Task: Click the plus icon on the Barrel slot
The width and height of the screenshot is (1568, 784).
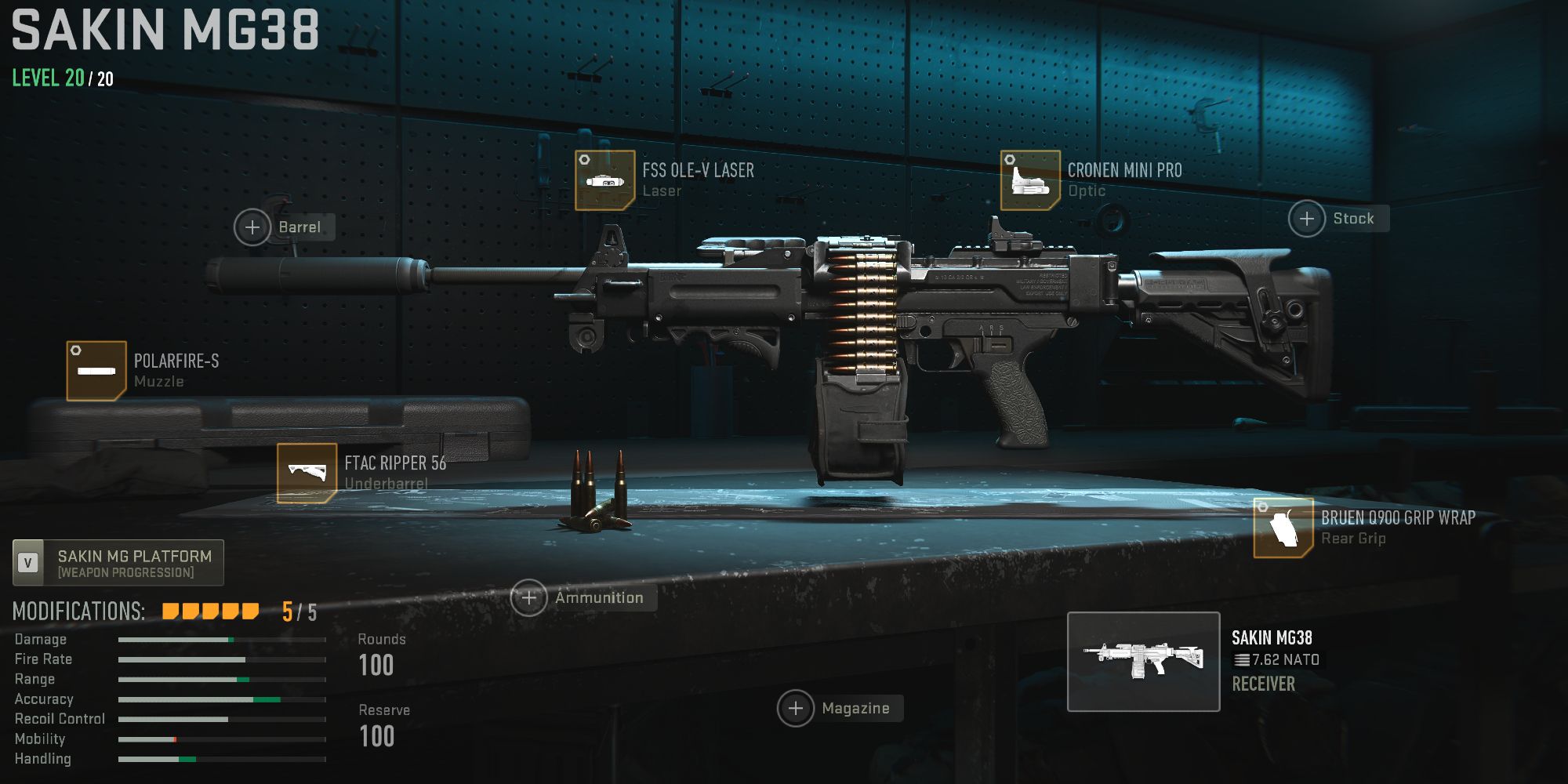Action: 252,227
